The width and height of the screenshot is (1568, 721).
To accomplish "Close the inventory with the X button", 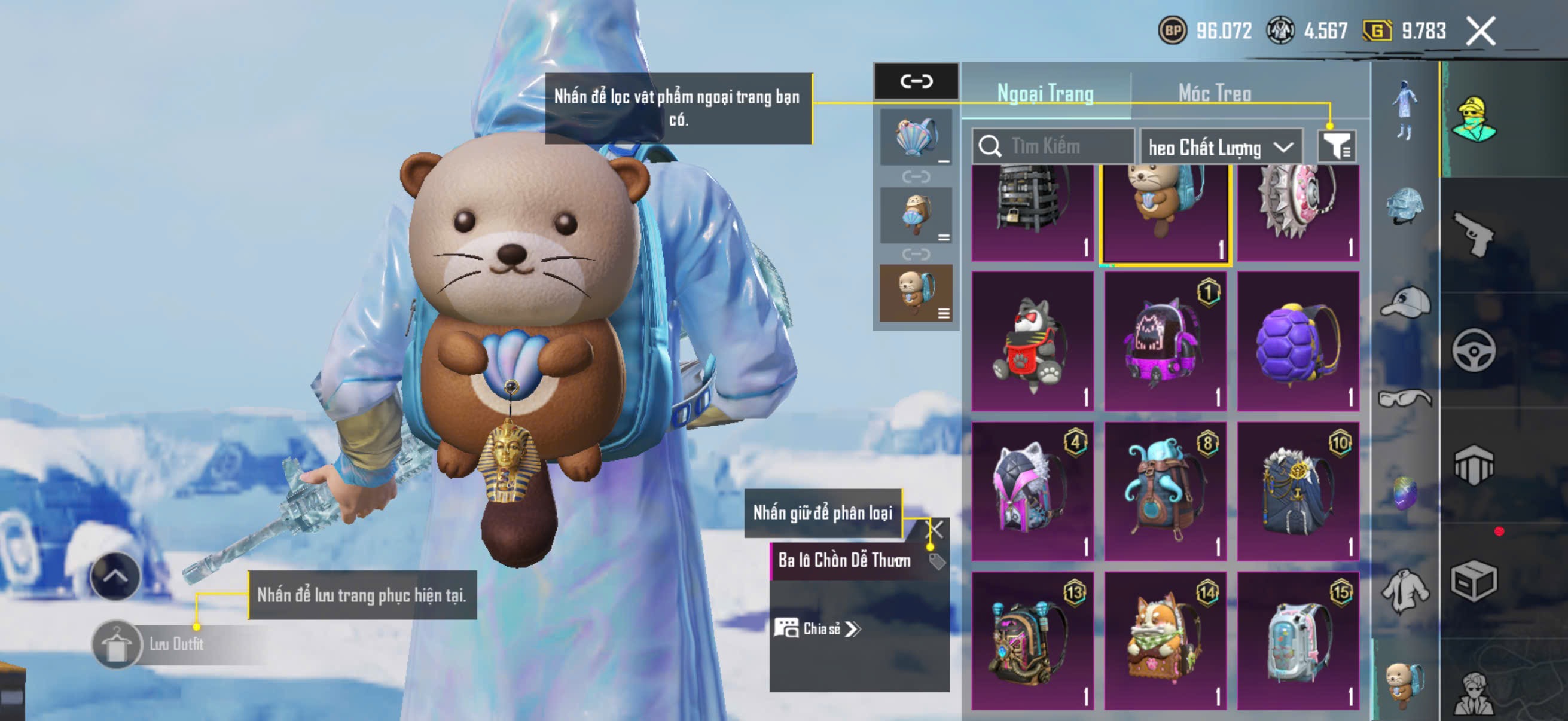I will pyautogui.click(x=1480, y=31).
